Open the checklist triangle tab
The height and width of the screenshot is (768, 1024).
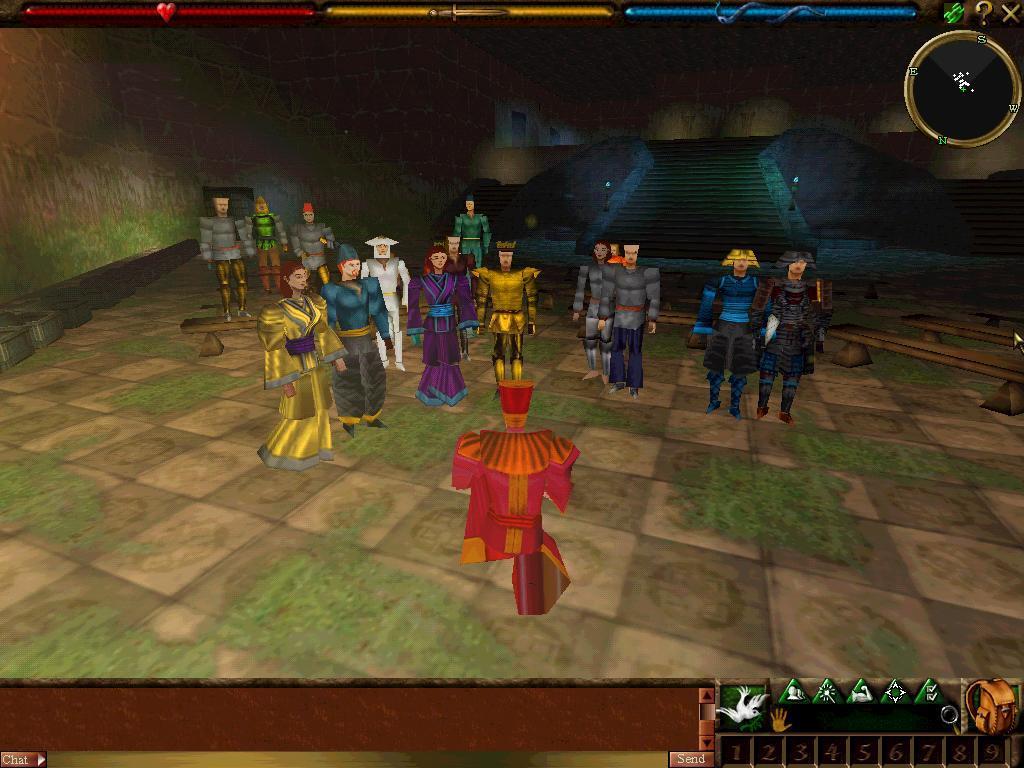coord(929,691)
